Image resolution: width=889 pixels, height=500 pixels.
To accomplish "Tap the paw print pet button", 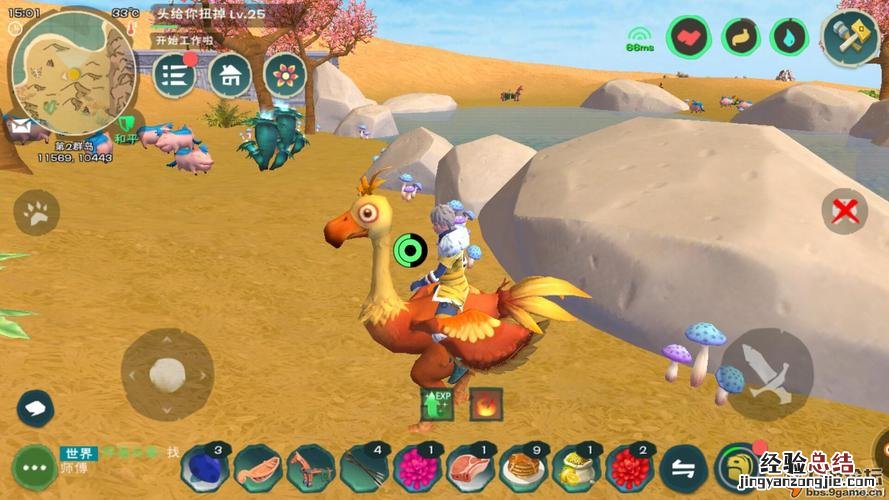I will [x=37, y=212].
